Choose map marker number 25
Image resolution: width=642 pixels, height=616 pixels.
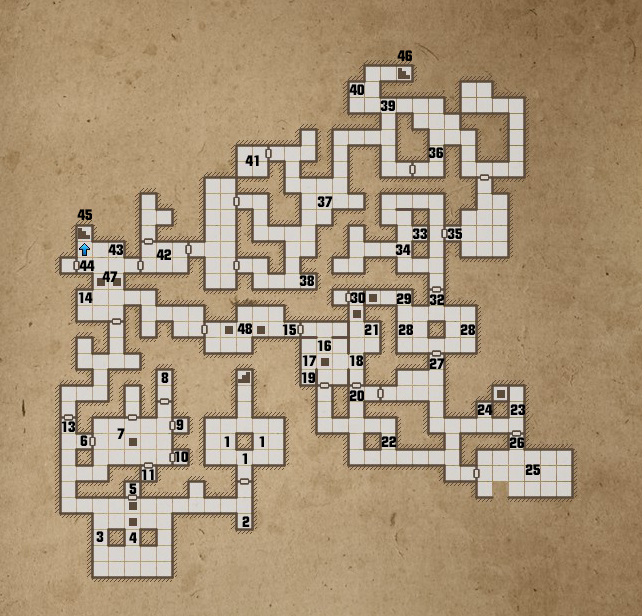[532, 470]
